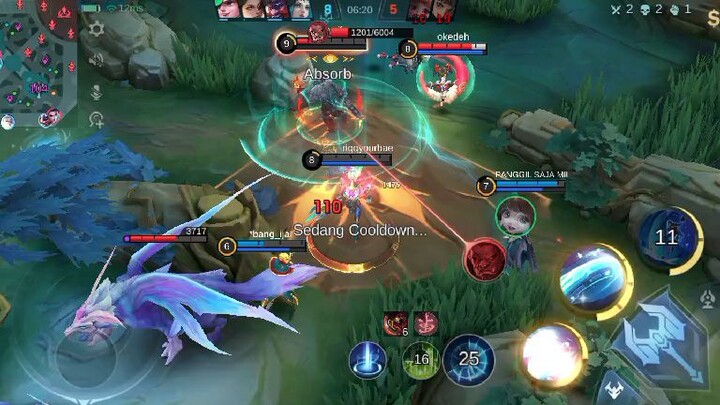Target the red demon enemy hero portrait
720x405 pixels.
pyautogui.click(x=484, y=259)
